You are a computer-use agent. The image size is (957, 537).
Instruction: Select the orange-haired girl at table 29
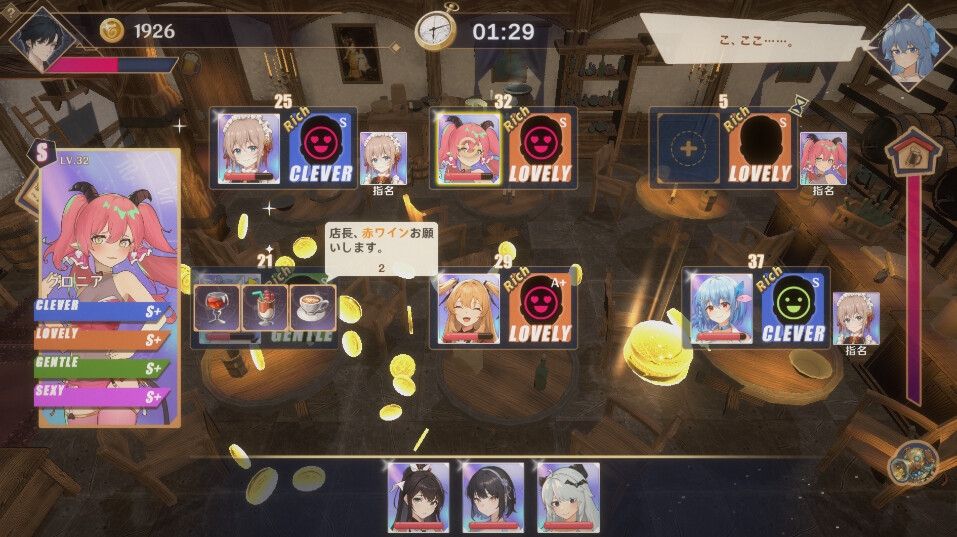469,310
